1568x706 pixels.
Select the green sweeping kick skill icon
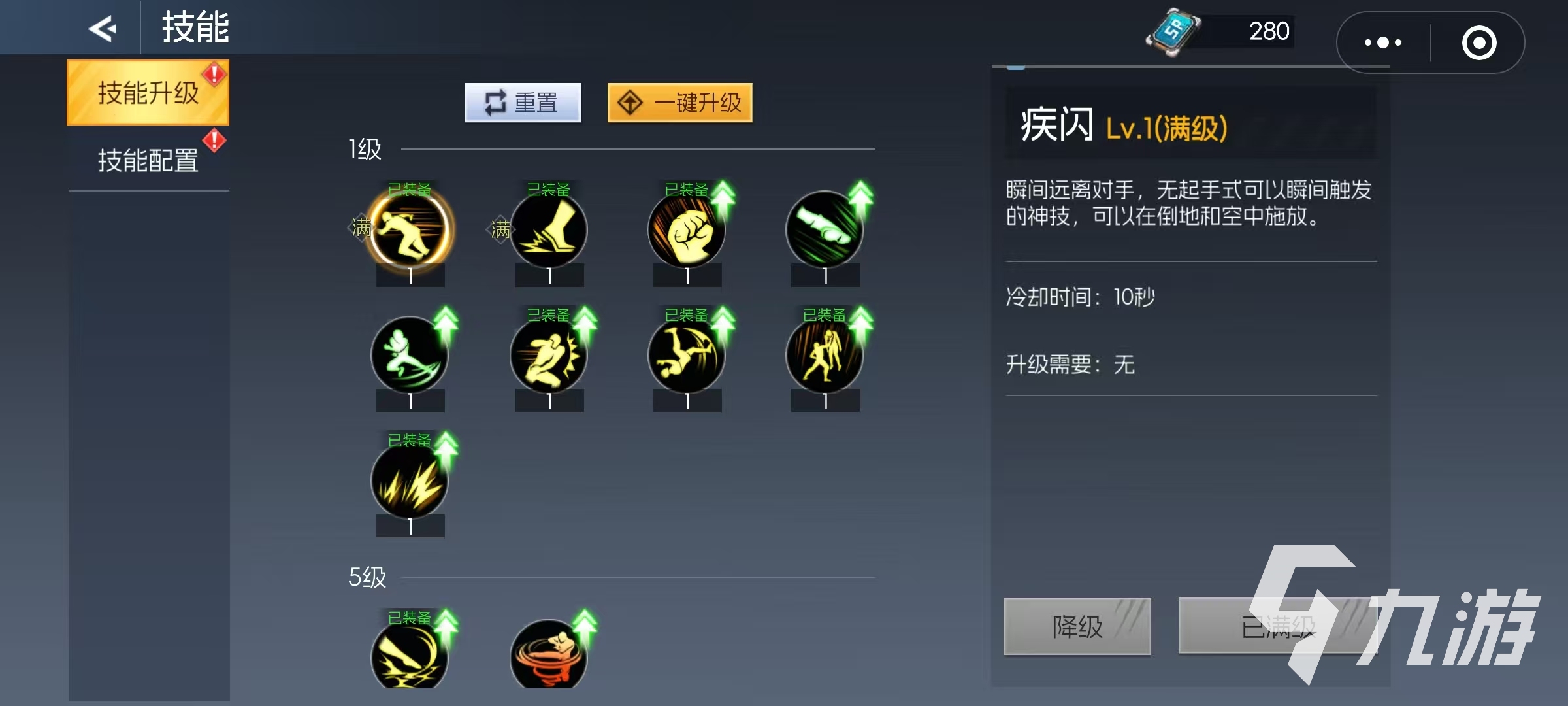(x=410, y=356)
